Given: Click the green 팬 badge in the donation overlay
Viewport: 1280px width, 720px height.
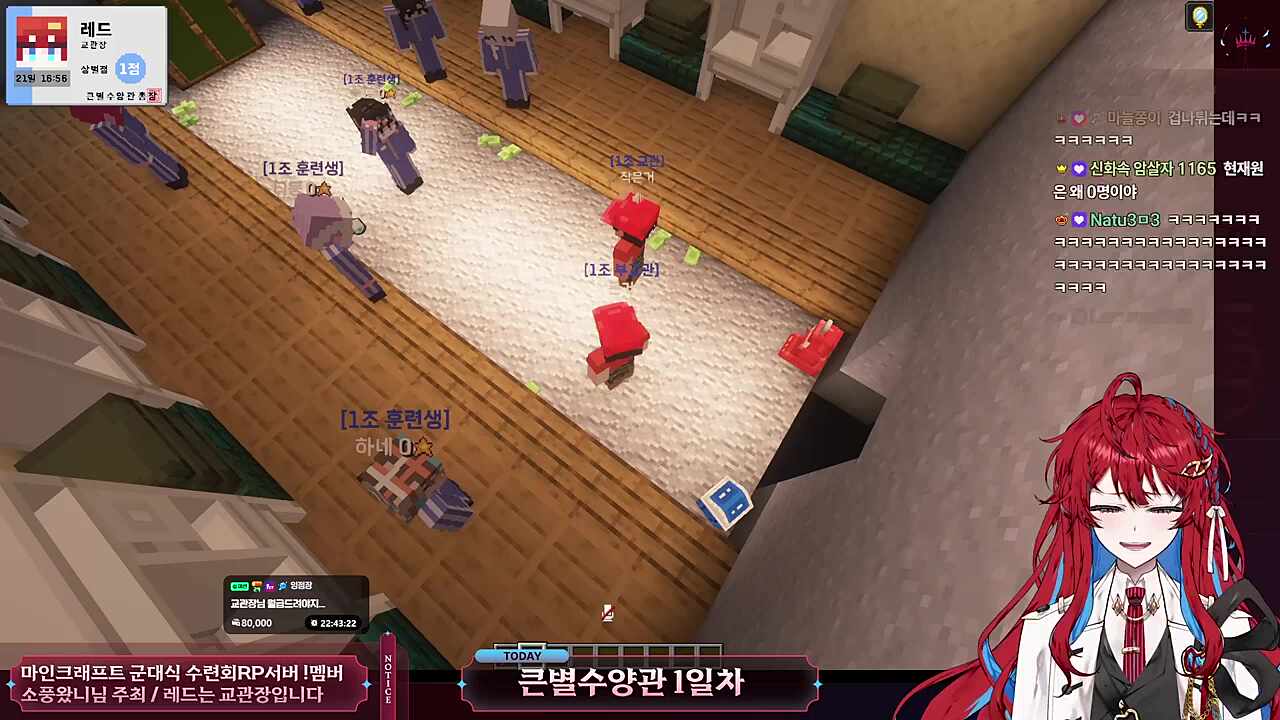Looking at the screenshot, I should click(240, 586).
